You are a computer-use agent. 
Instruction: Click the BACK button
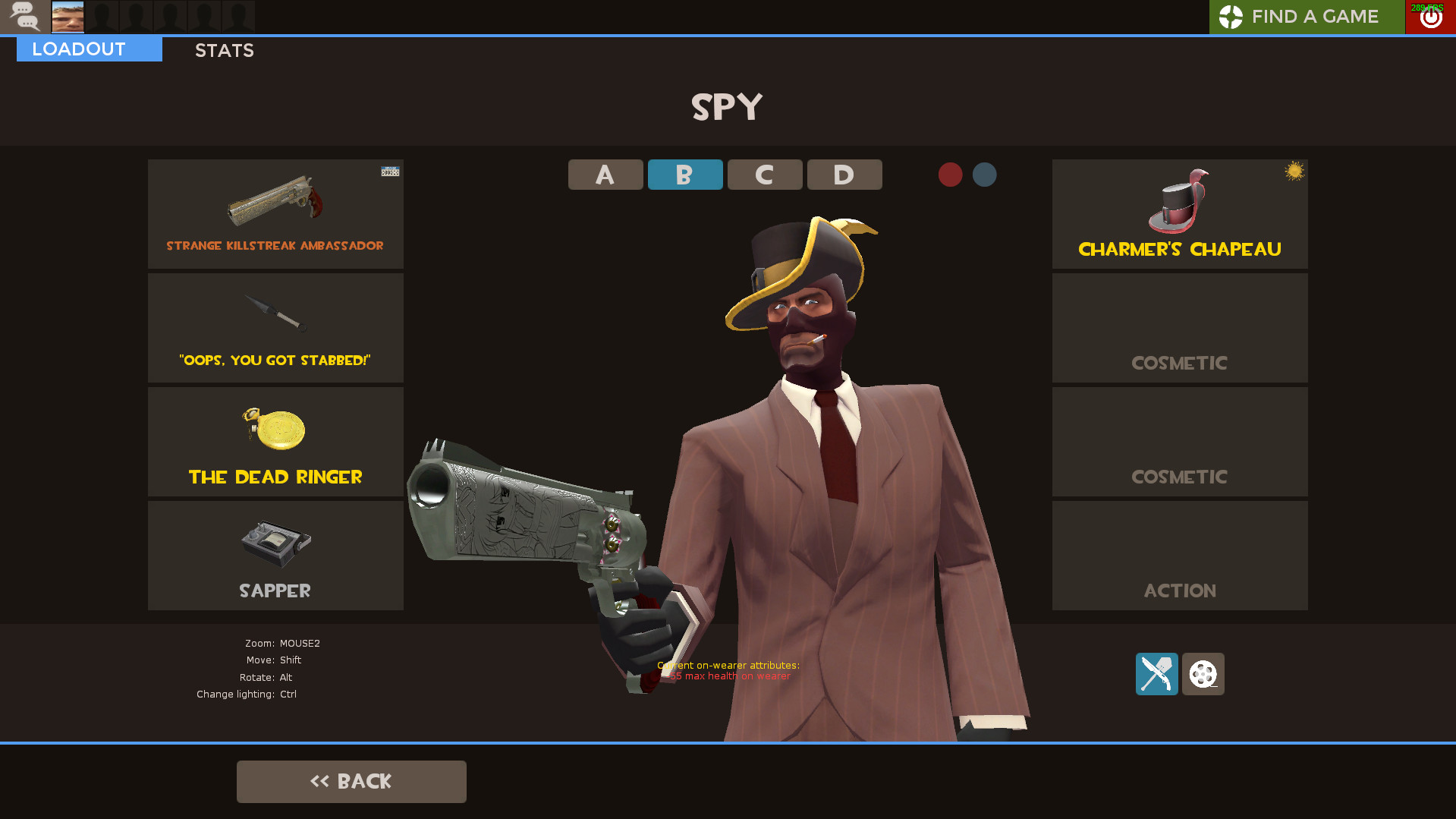pyautogui.click(x=351, y=781)
